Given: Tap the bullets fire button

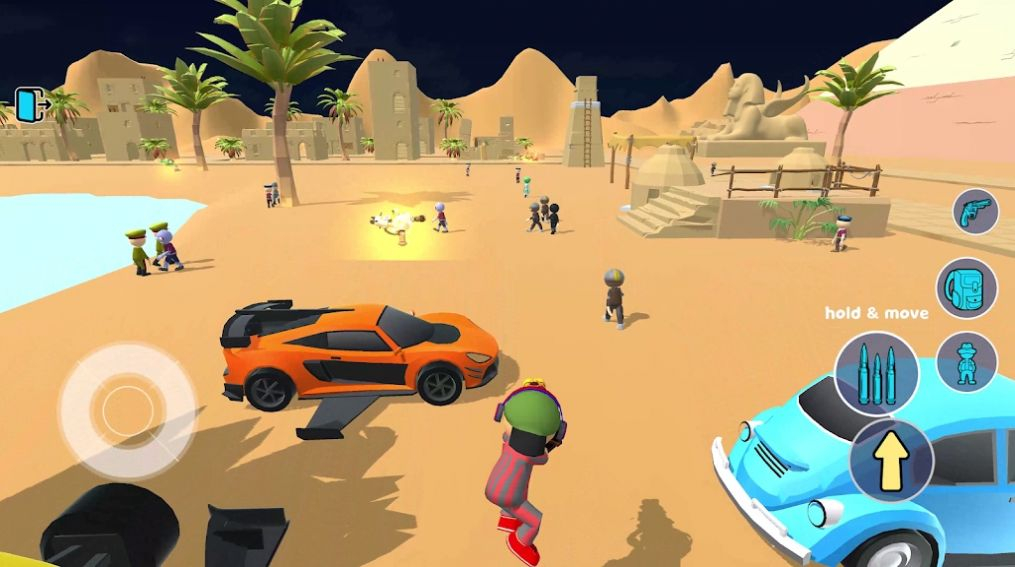Looking at the screenshot, I should pos(876,372).
